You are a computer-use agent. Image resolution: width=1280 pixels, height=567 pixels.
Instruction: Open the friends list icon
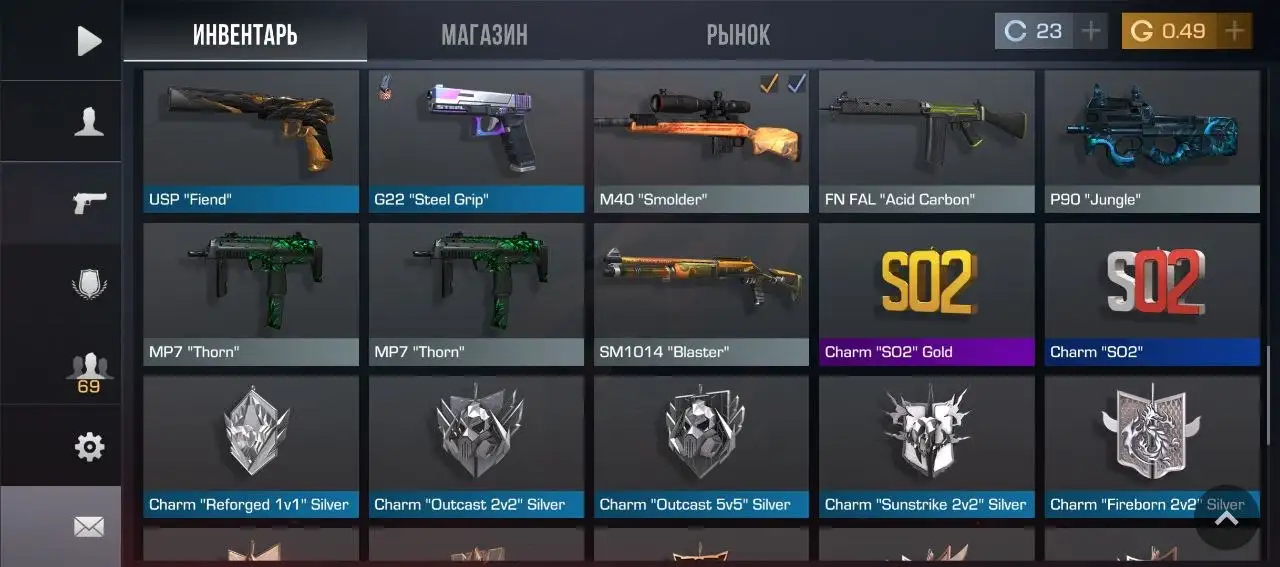[x=89, y=367]
